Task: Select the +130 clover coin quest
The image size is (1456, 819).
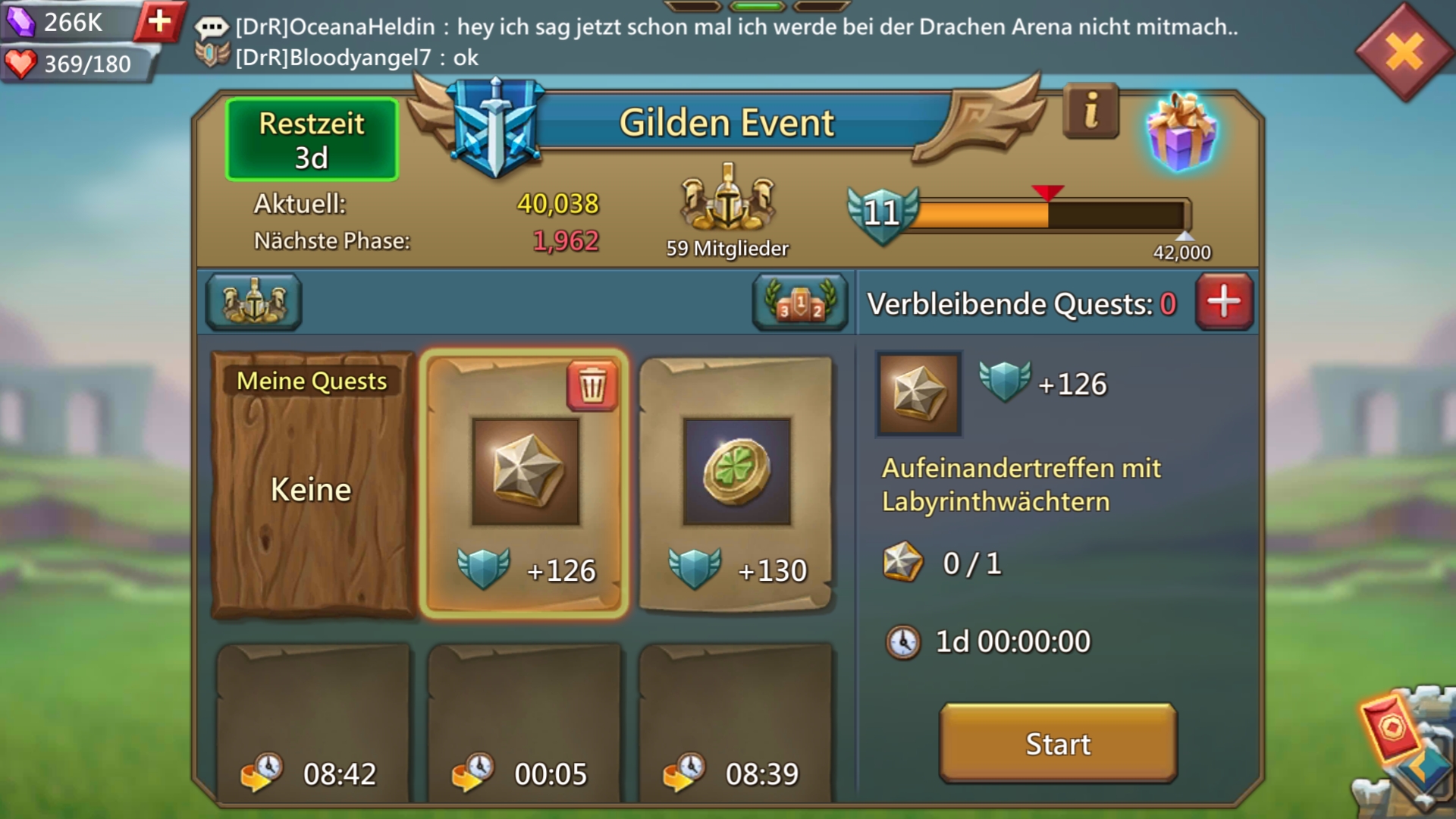Action: (736, 485)
